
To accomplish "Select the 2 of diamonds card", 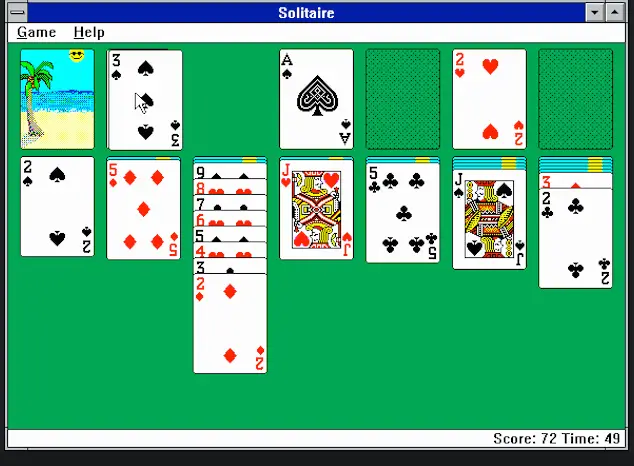I will tap(230, 325).
